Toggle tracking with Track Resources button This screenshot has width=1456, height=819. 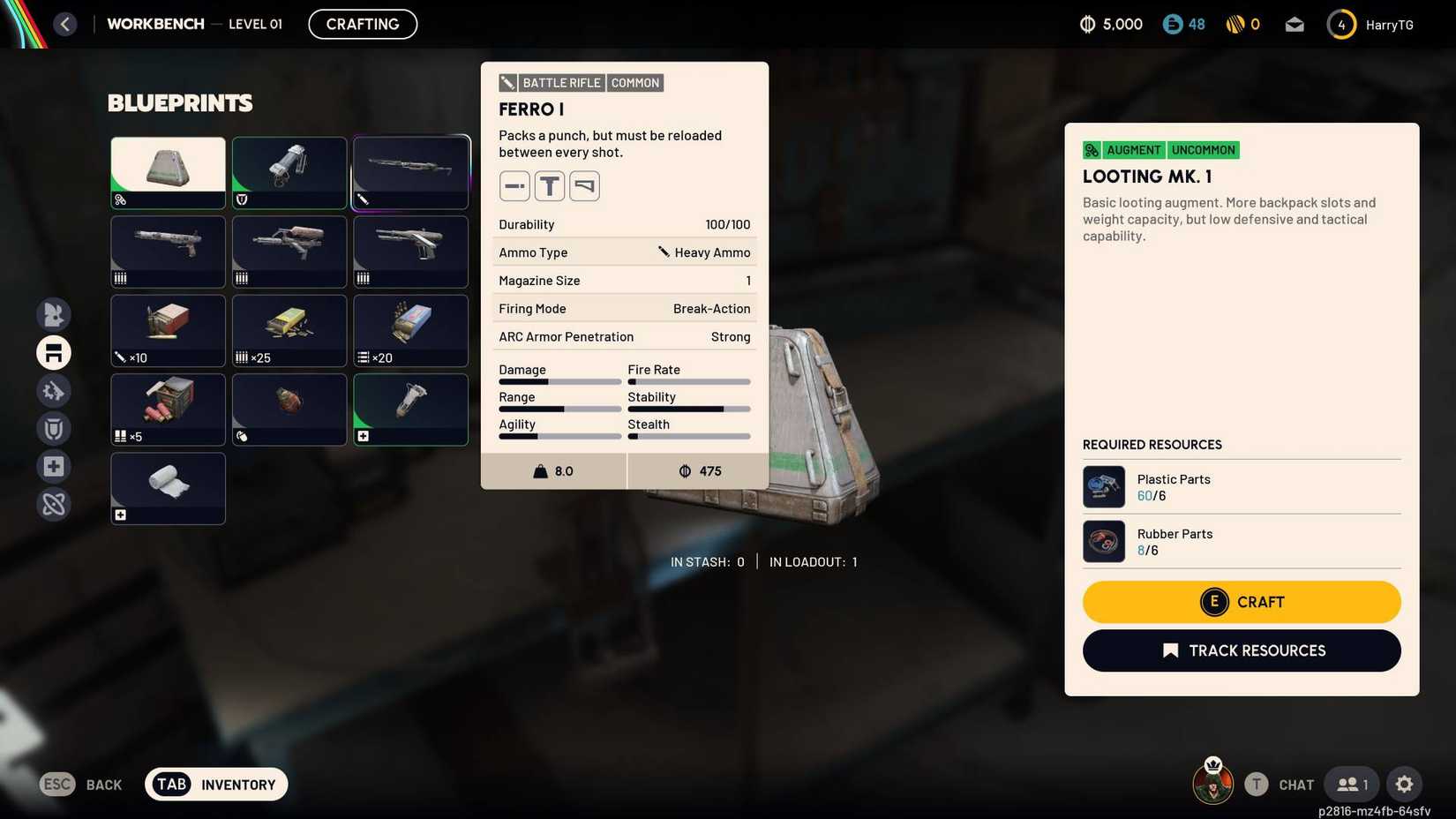point(1242,650)
